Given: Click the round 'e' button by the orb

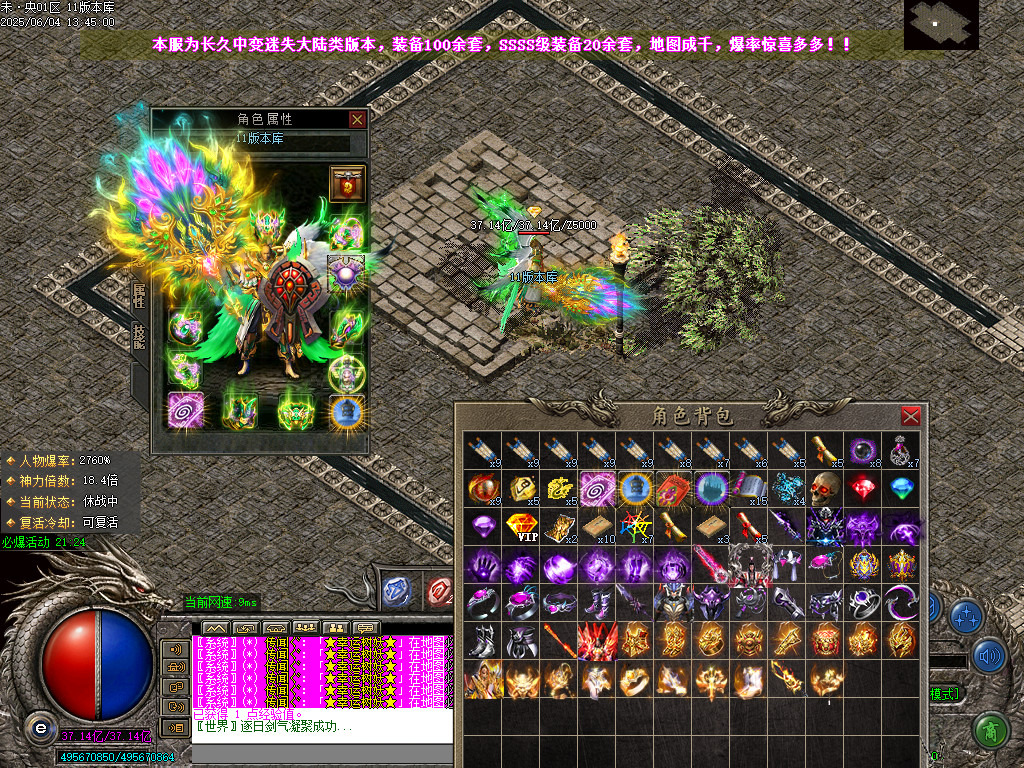Looking at the screenshot, I should point(39,727).
